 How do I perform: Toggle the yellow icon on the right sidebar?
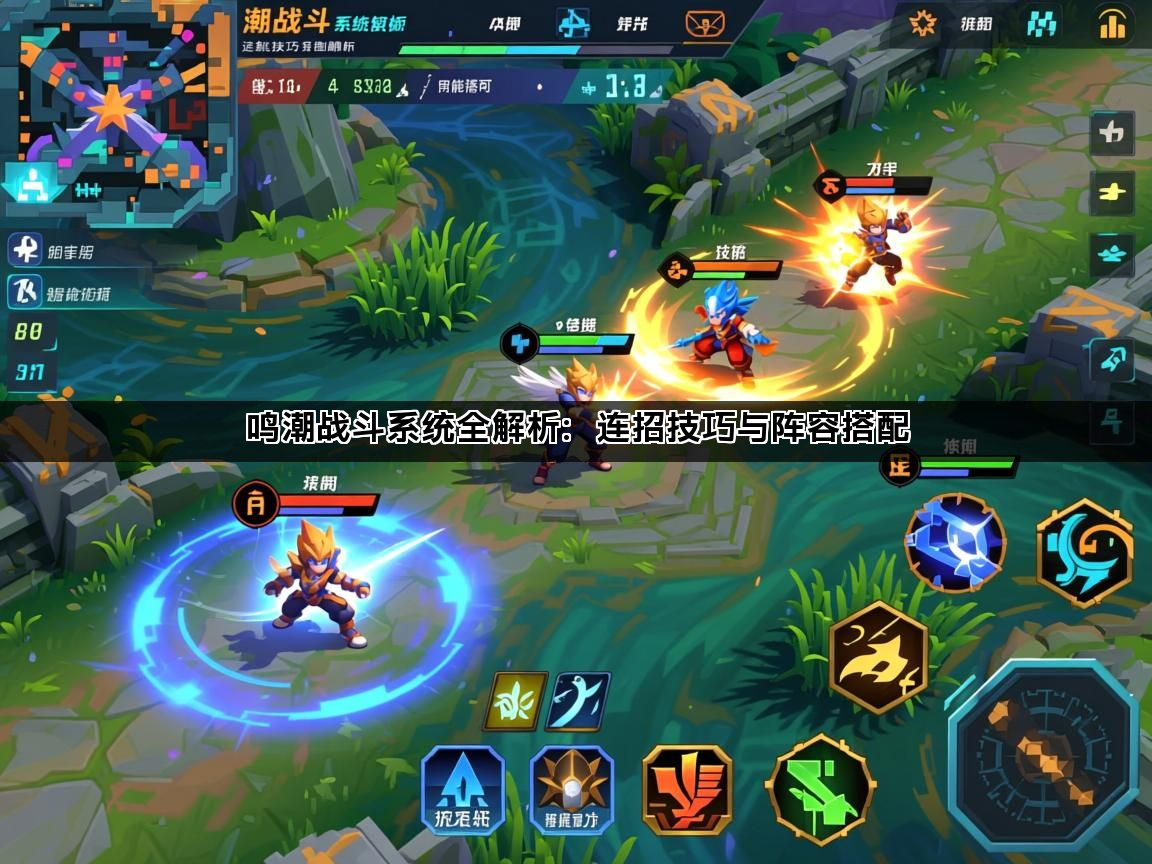click(x=1111, y=192)
